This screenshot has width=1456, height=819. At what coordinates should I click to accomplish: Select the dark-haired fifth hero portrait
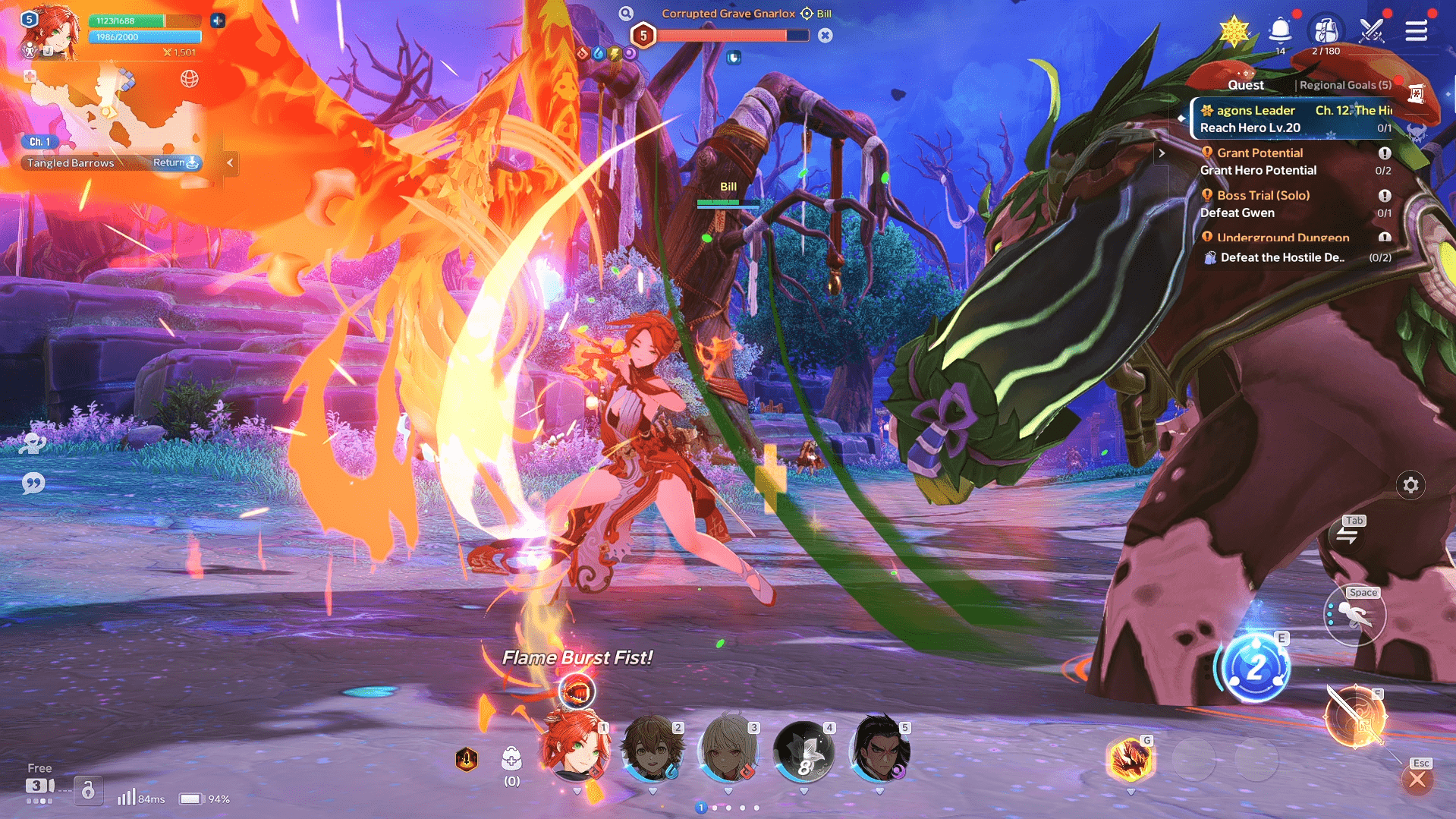pyautogui.click(x=879, y=750)
